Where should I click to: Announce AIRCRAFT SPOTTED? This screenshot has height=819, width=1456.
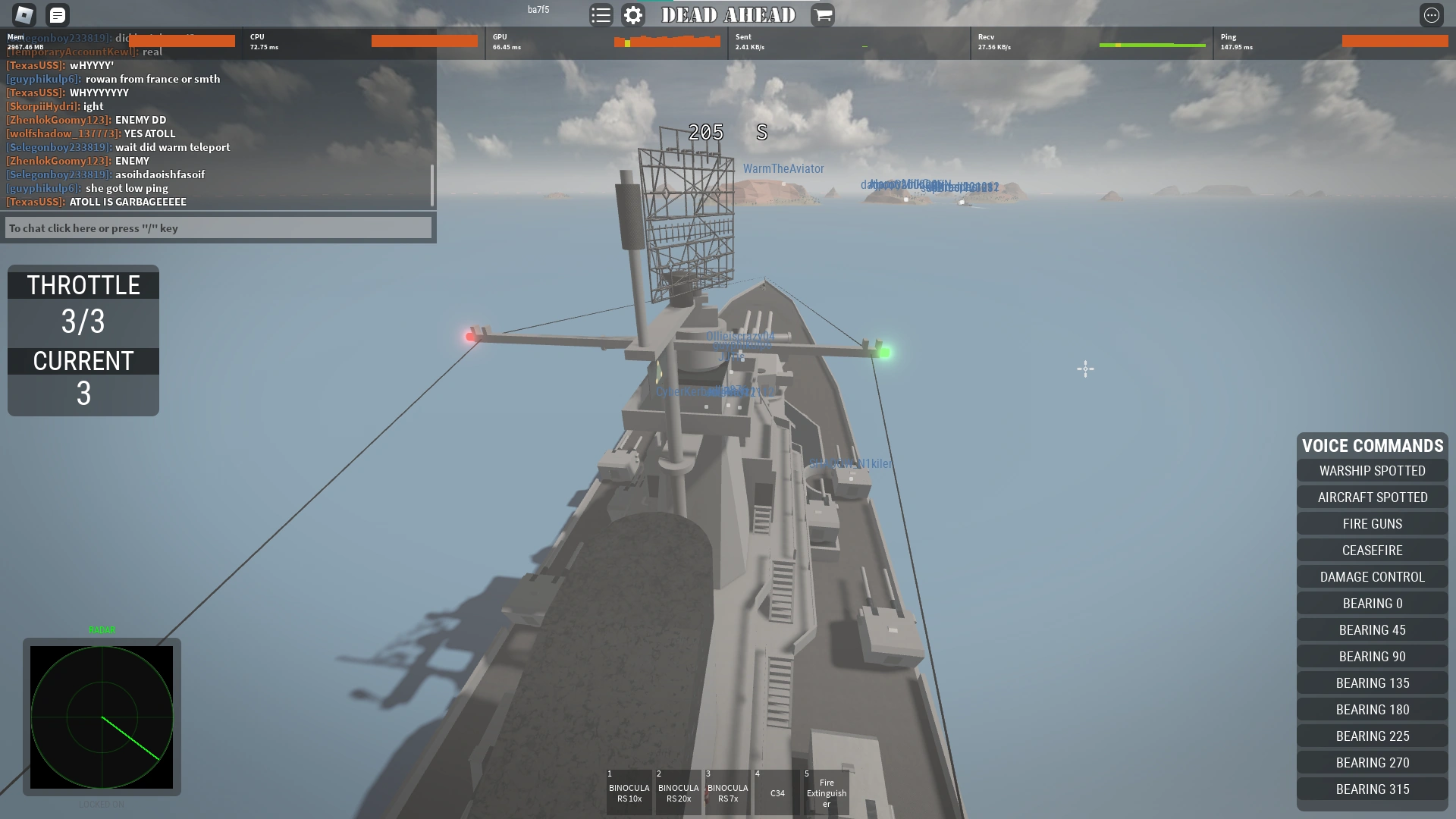click(x=1371, y=497)
